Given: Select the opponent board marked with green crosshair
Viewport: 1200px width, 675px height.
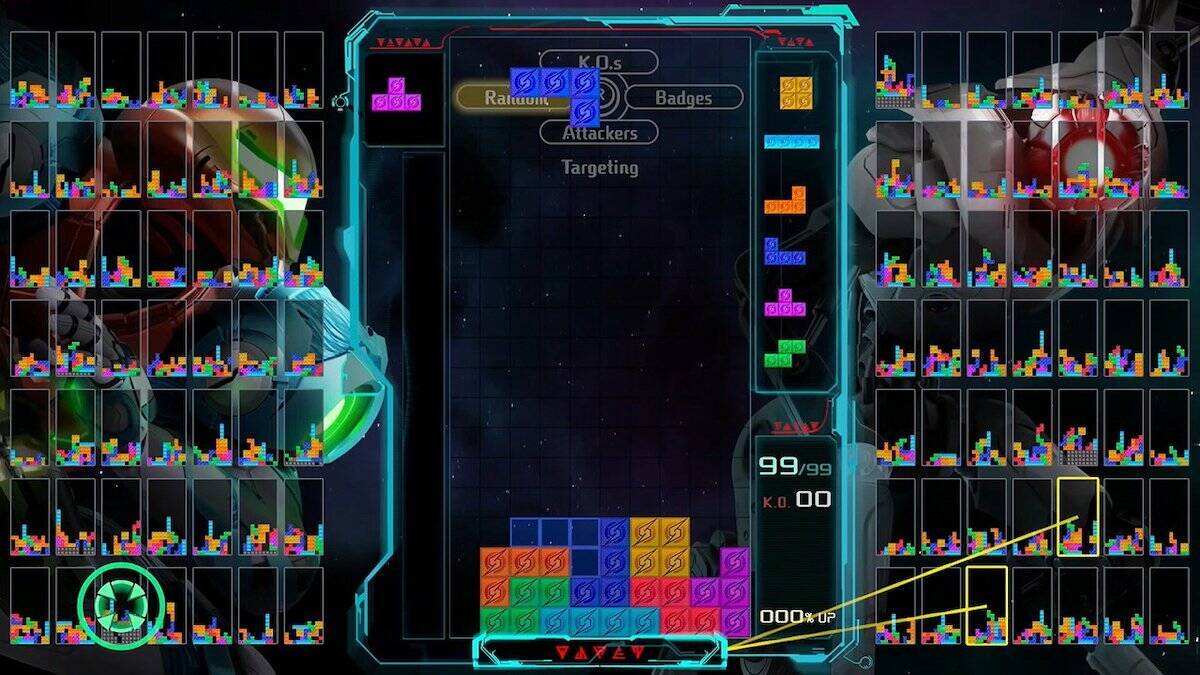Looking at the screenshot, I should click(122, 605).
